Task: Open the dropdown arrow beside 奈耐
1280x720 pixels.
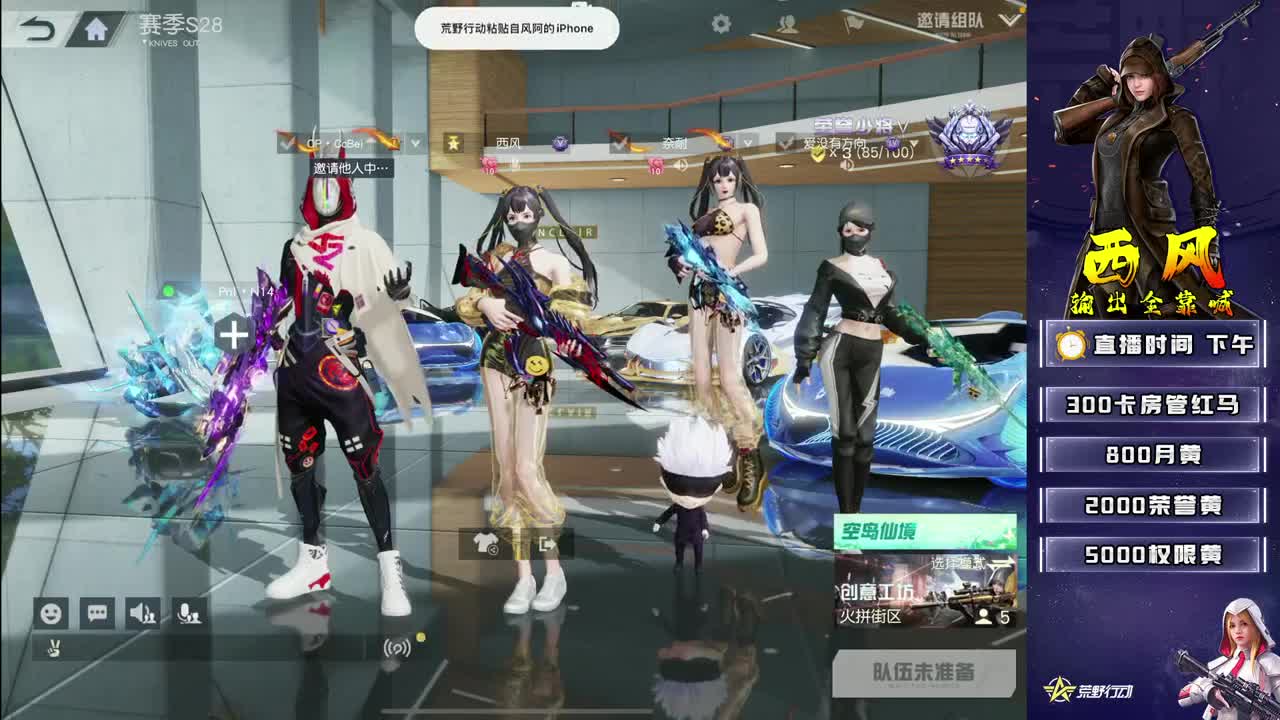Action: click(748, 142)
